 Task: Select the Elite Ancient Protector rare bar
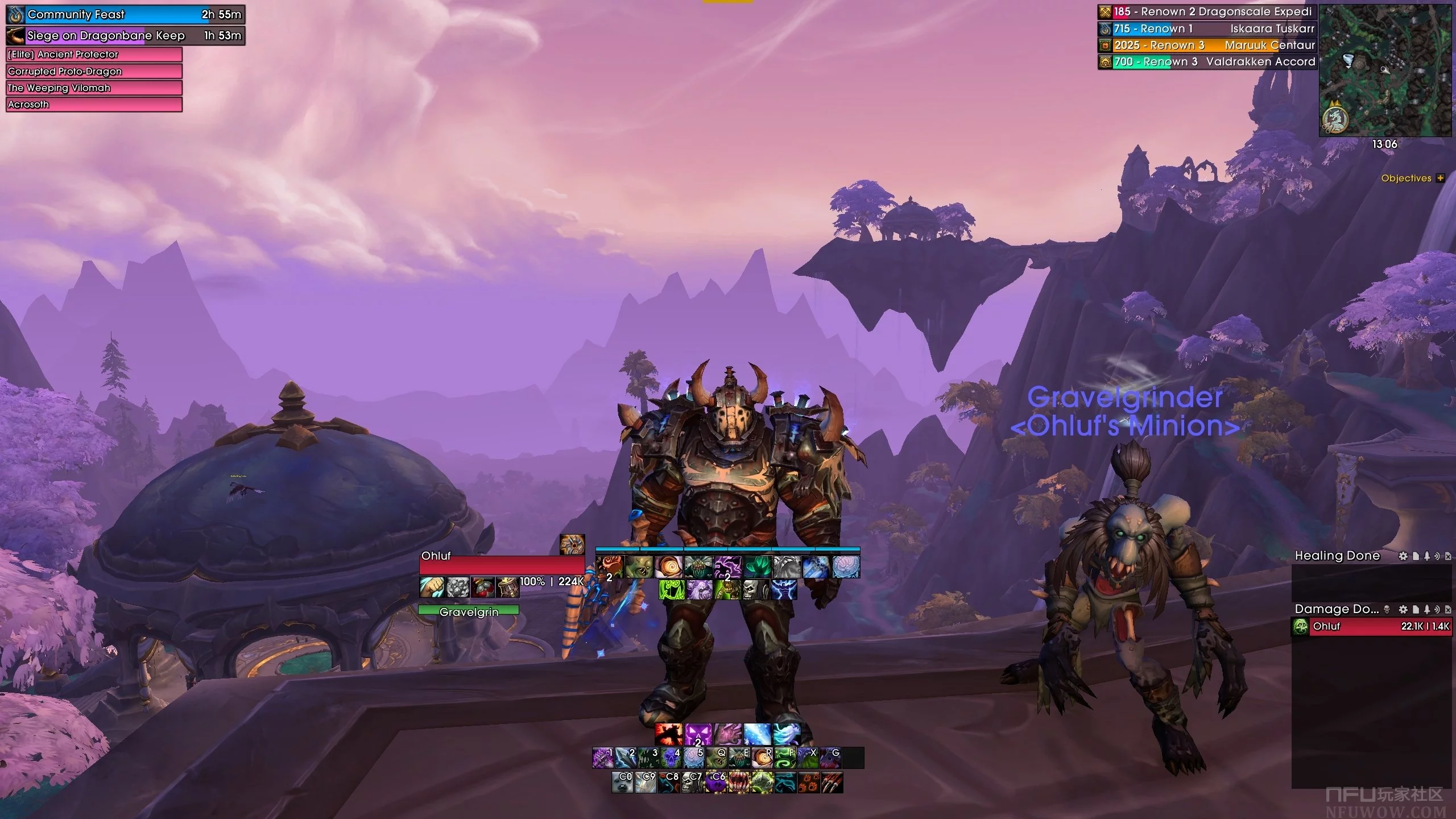pos(94,55)
